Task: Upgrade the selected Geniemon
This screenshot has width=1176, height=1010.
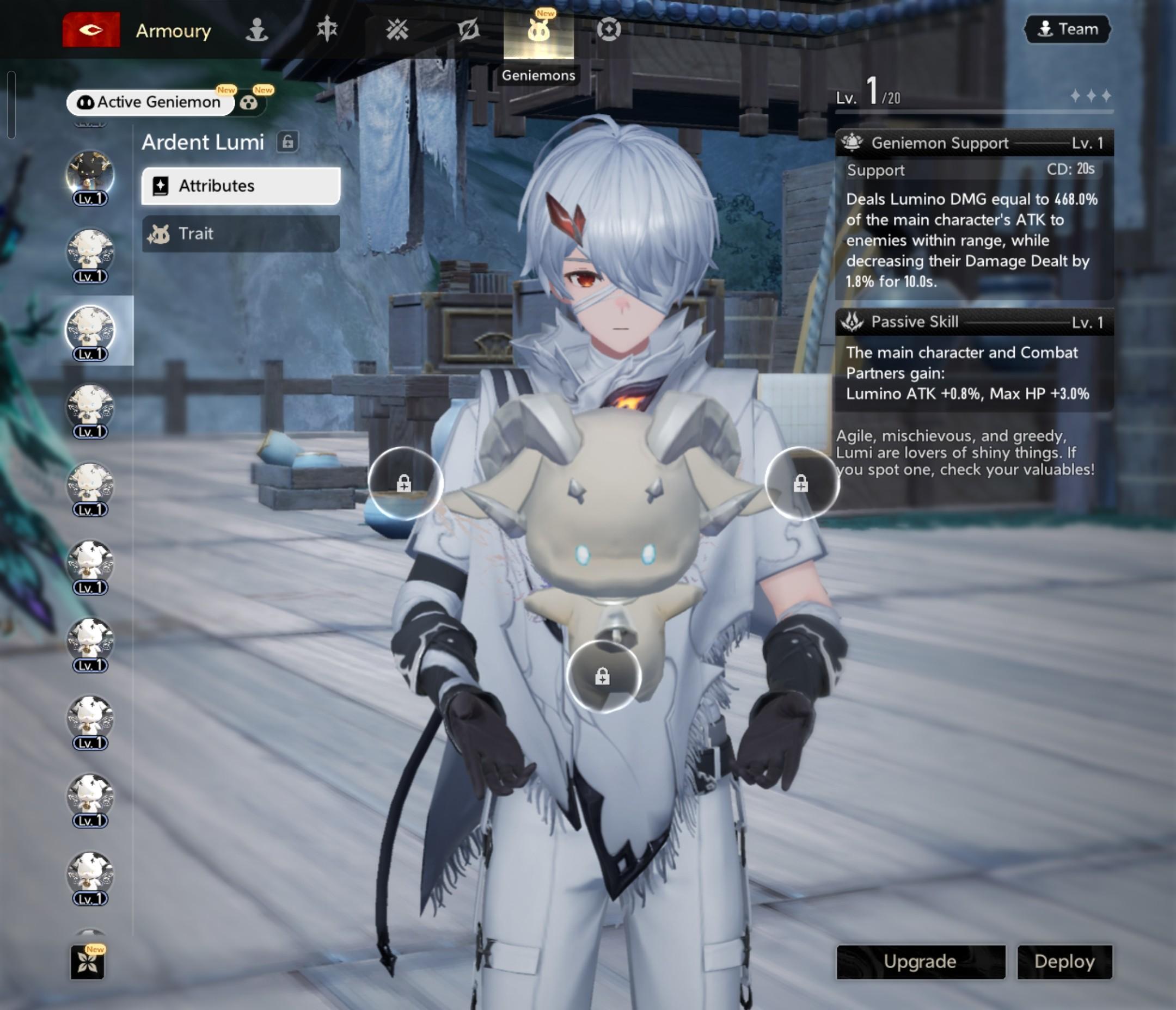Action: 920,961
